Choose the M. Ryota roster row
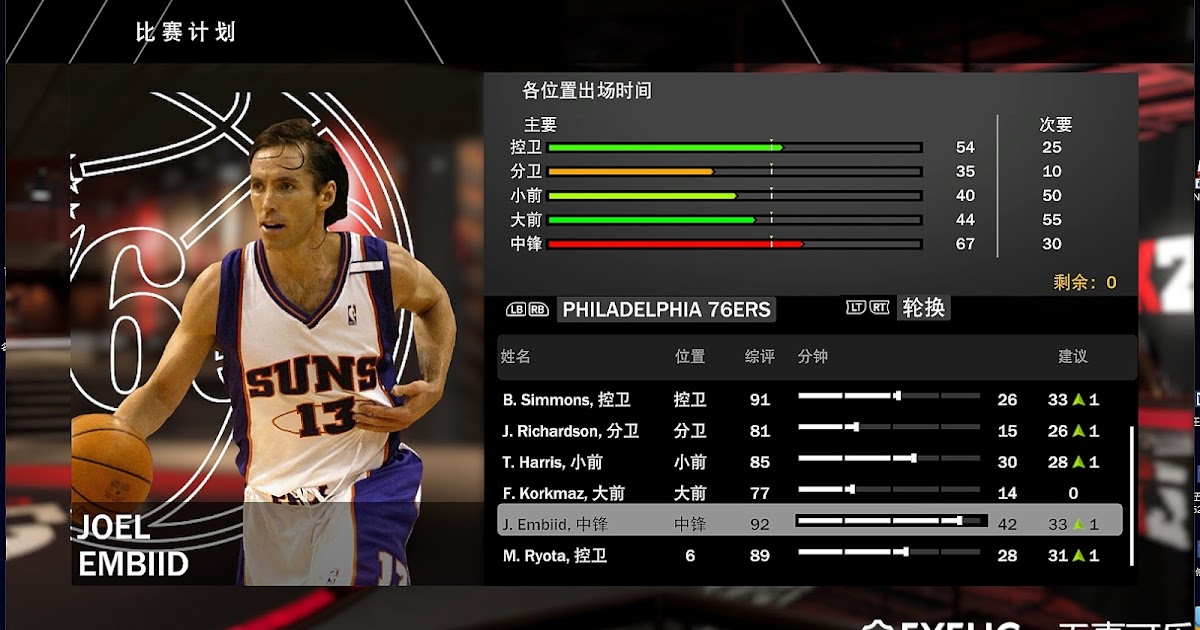This screenshot has height=630, width=1200. tap(554, 556)
